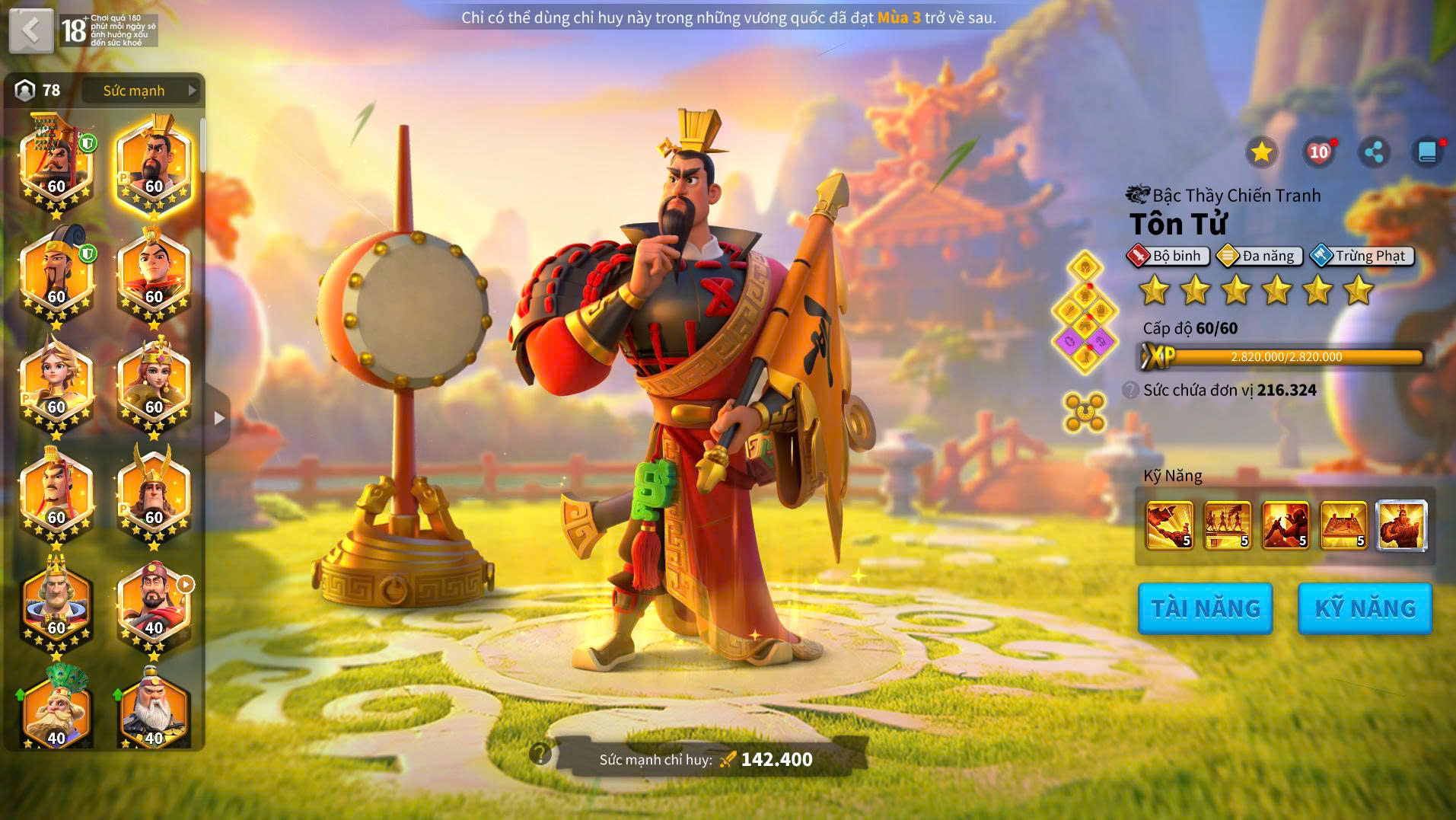This screenshot has width=1456, height=820.
Task: Share this commander via share icon
Action: 1374,152
